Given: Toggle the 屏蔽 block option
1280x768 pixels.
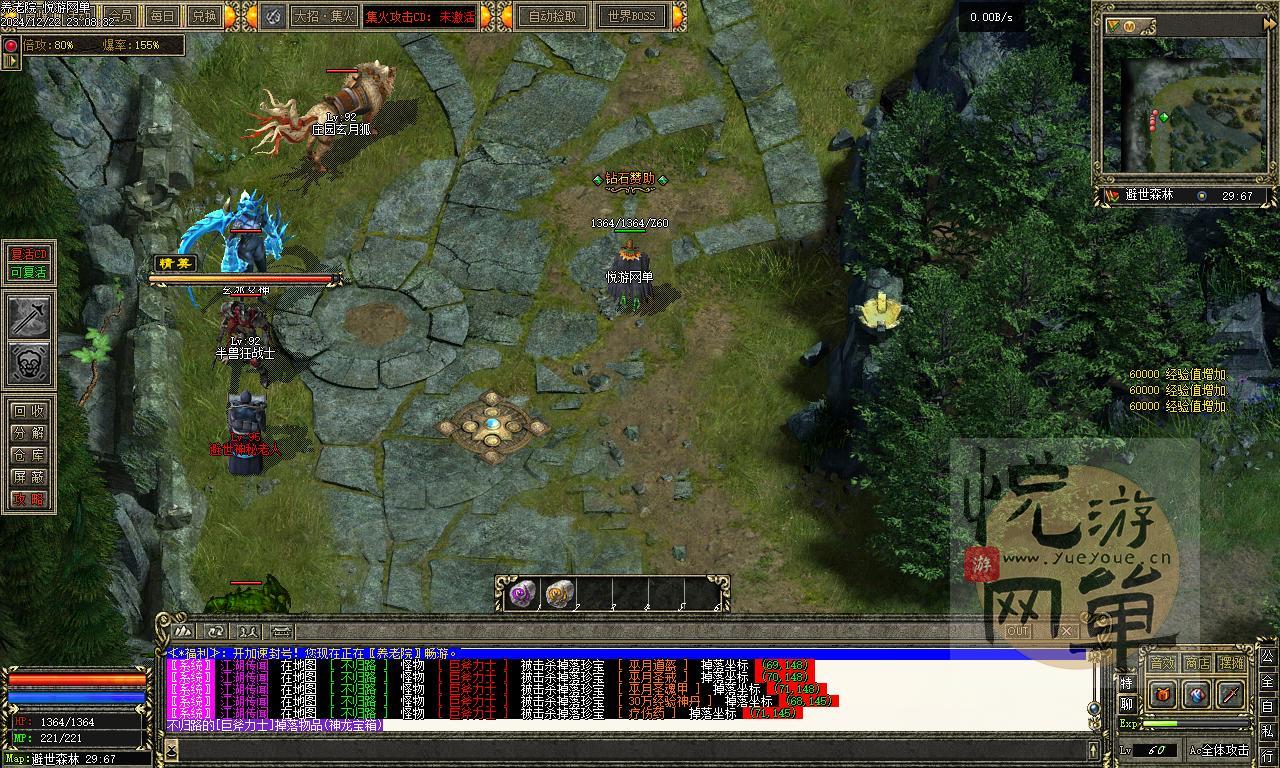Looking at the screenshot, I should (29, 477).
